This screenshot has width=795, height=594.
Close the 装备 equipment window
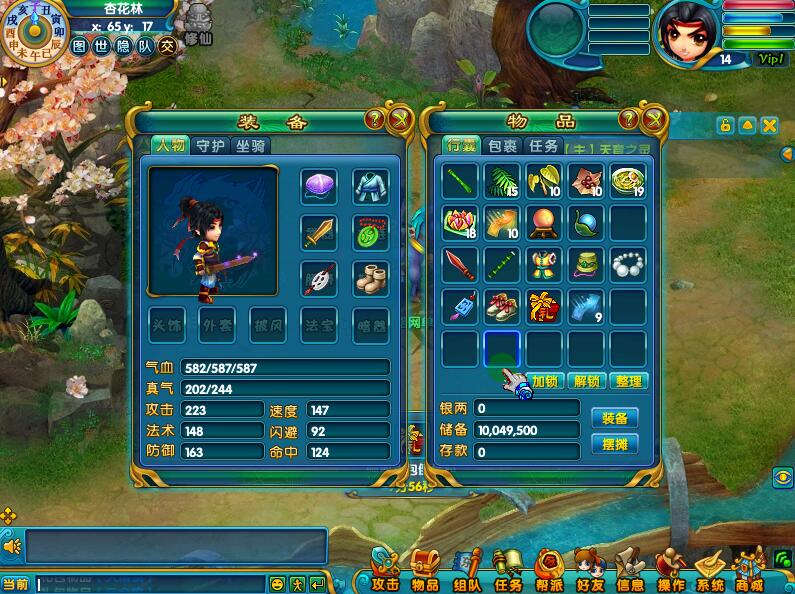click(x=400, y=120)
